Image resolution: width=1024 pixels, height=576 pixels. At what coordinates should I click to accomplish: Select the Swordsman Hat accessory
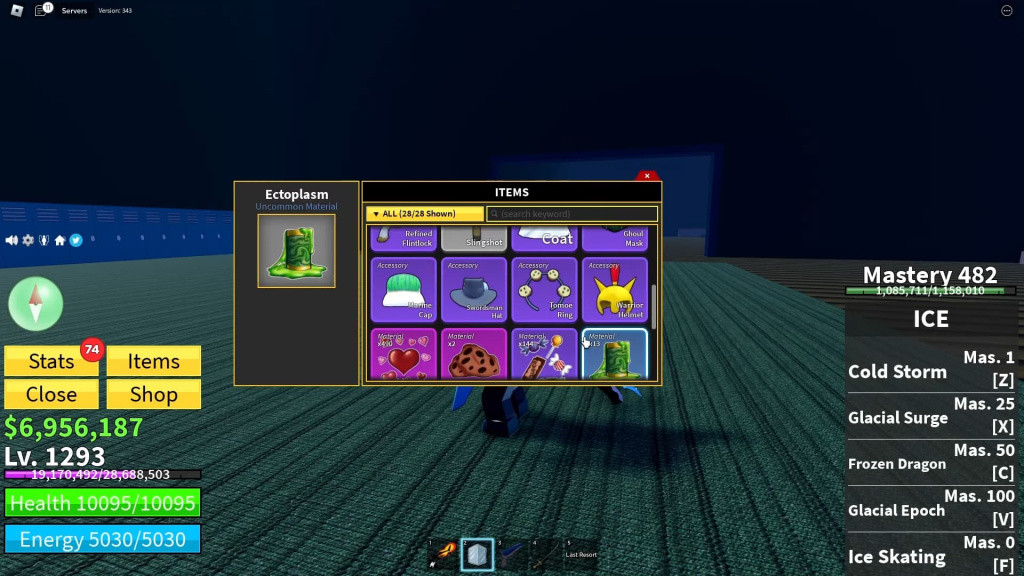(x=474, y=290)
